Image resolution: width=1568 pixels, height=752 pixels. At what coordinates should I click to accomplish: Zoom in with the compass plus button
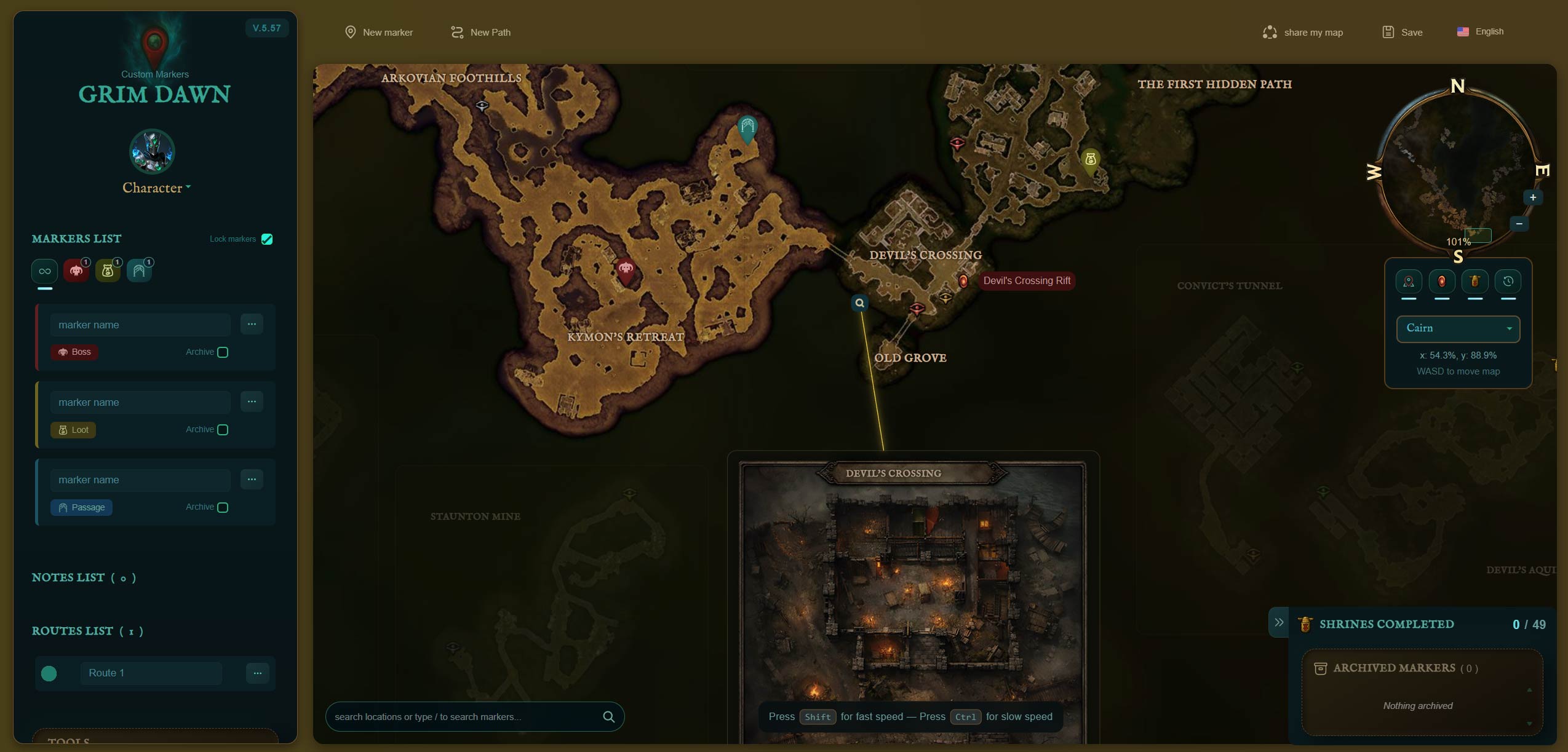click(1533, 197)
